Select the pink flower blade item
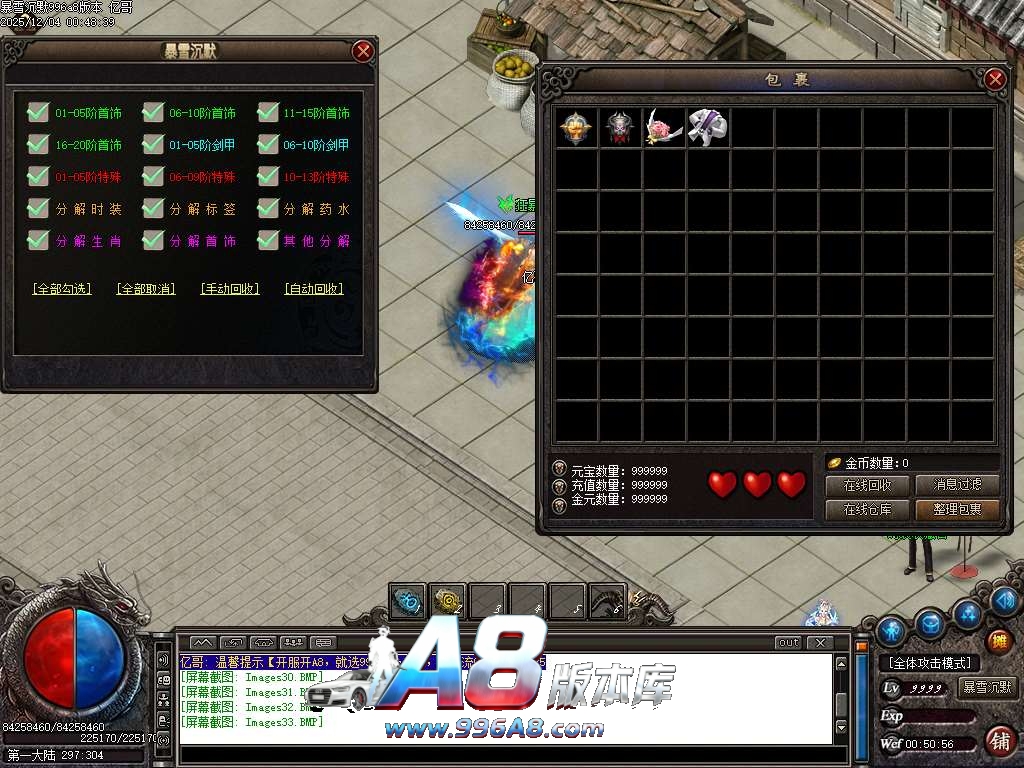This screenshot has height=768, width=1024. click(664, 128)
